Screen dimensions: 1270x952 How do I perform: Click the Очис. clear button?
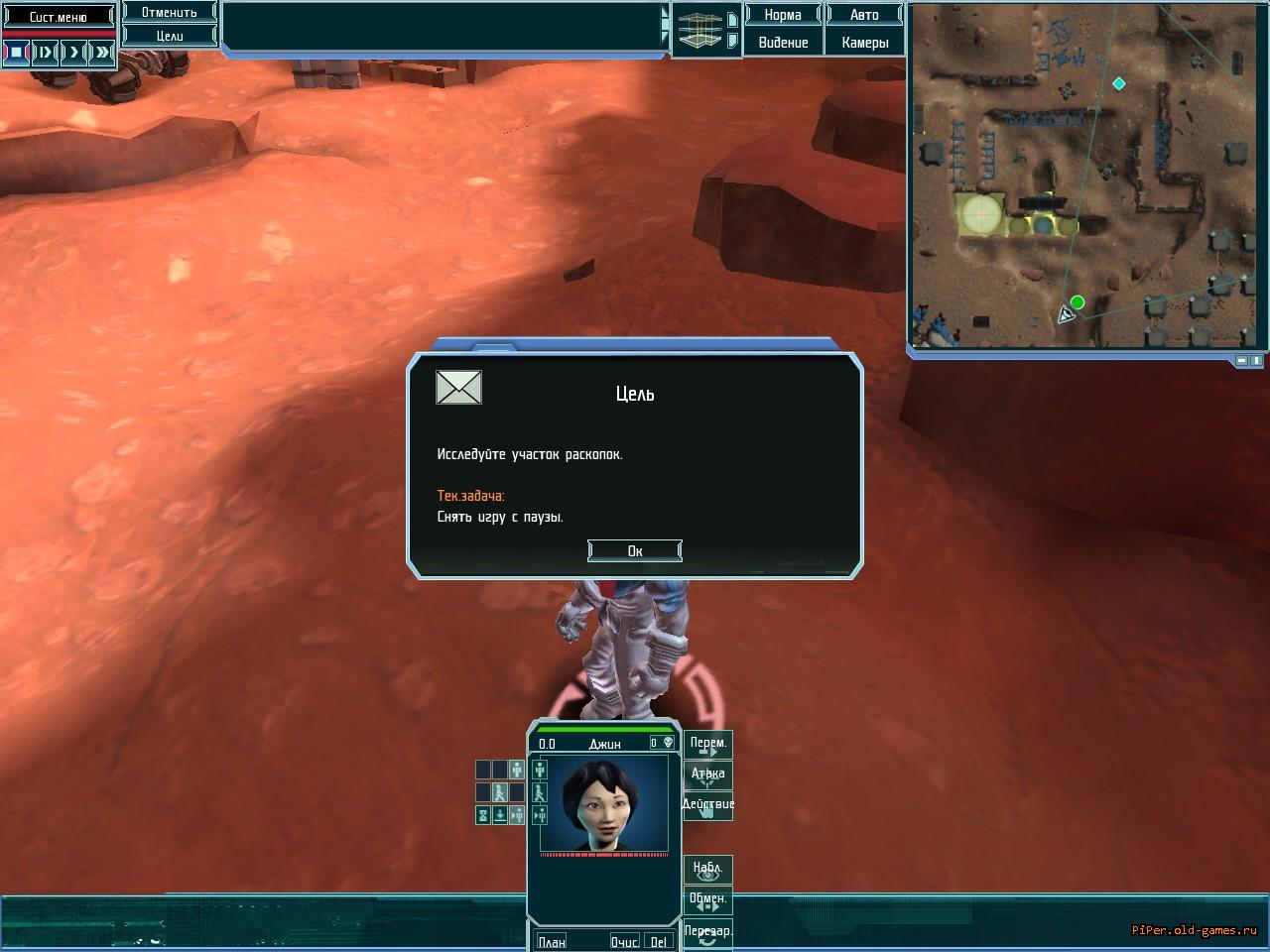[x=624, y=941]
